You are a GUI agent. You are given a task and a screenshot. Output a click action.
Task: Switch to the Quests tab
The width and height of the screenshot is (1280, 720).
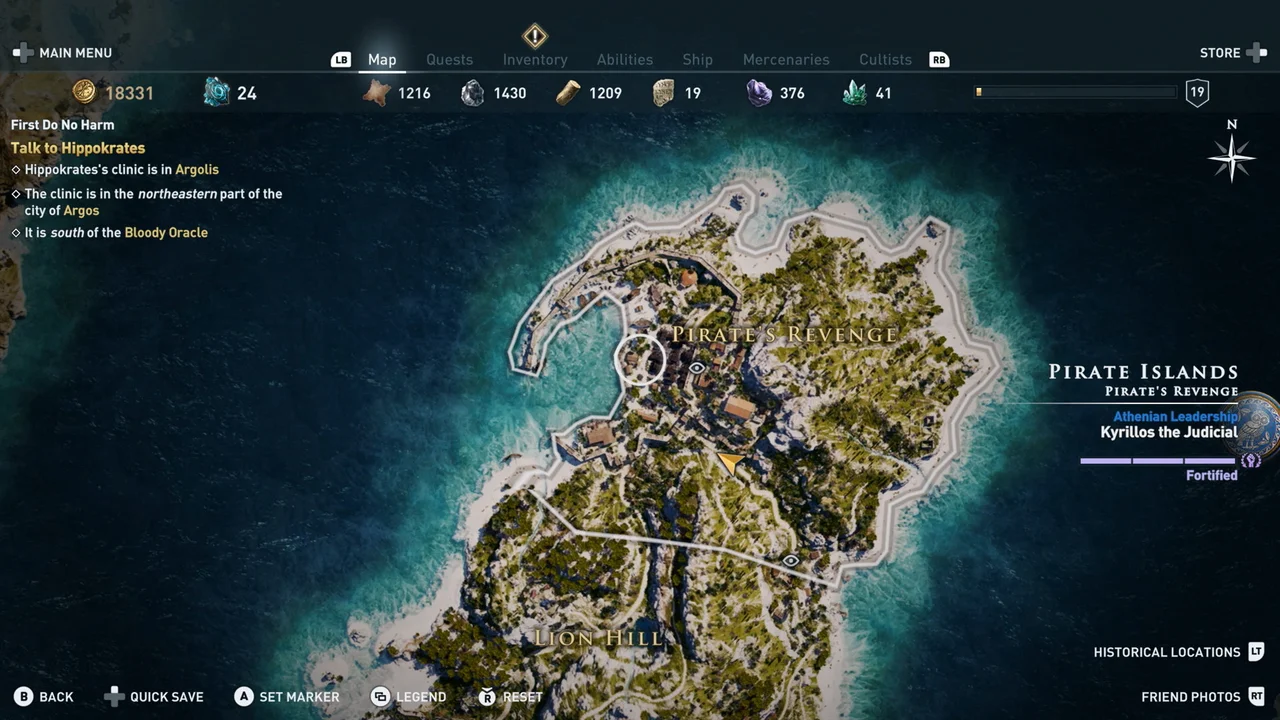449,59
